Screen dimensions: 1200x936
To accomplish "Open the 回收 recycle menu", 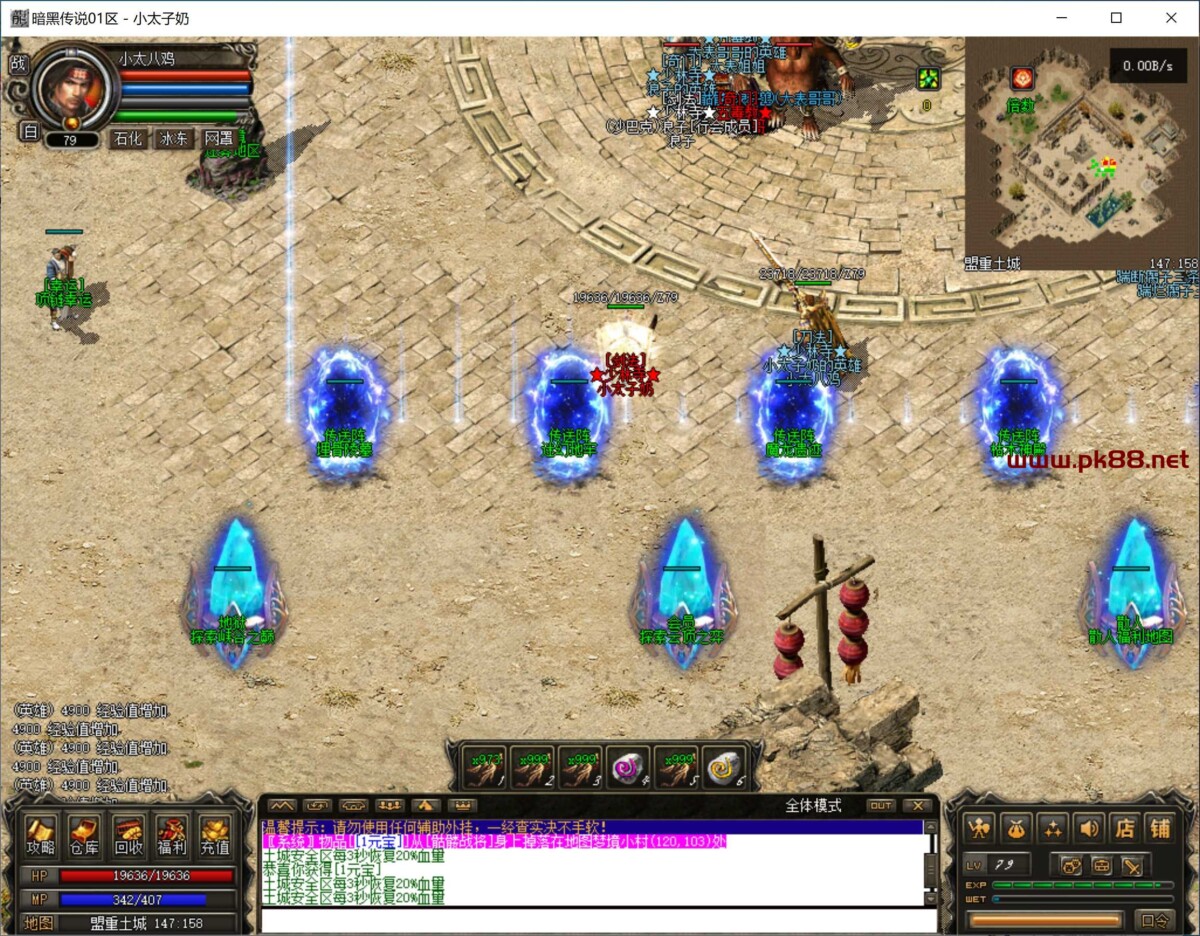I will point(128,836).
